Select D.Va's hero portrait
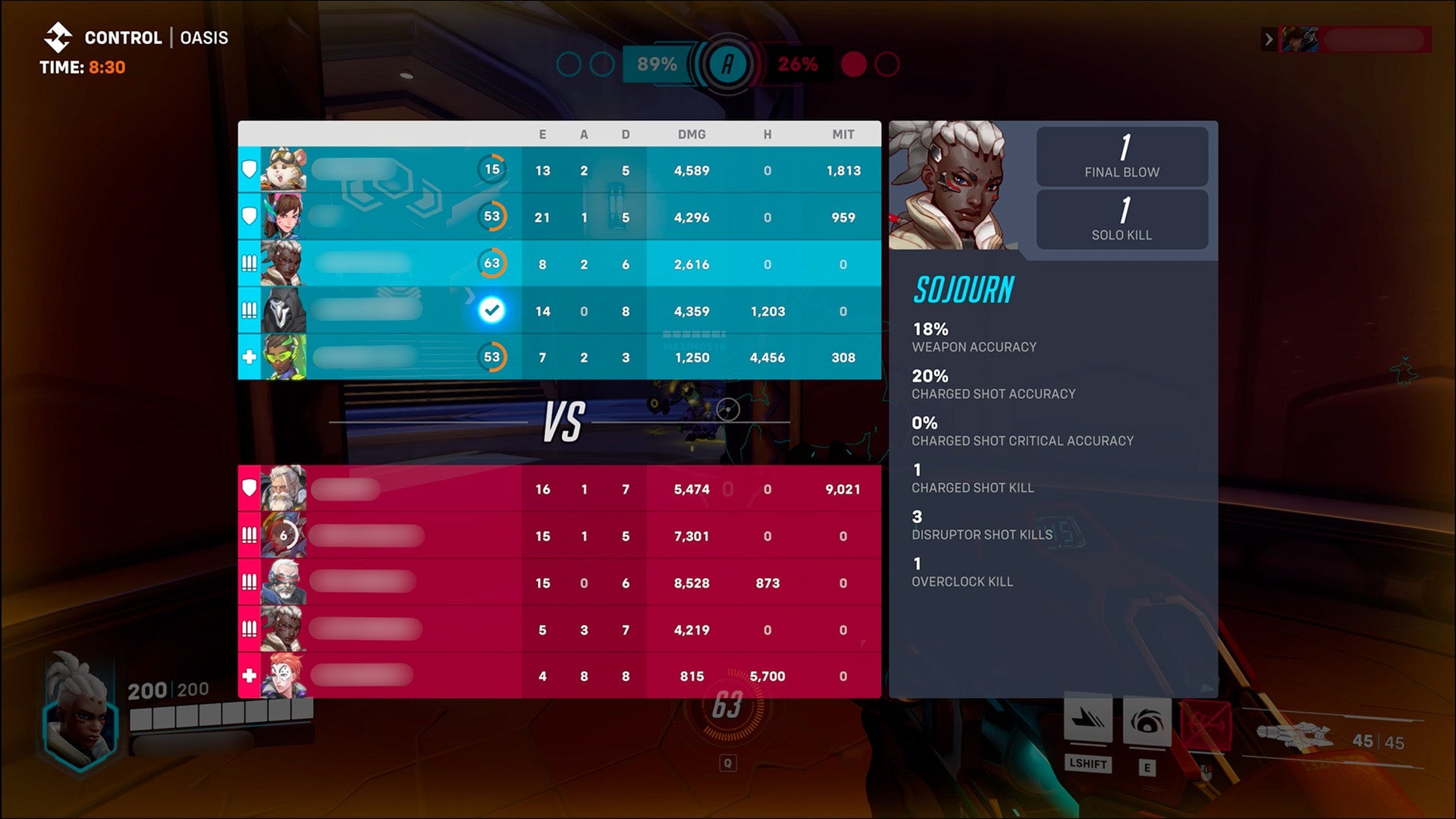1456x819 pixels. pos(284,215)
